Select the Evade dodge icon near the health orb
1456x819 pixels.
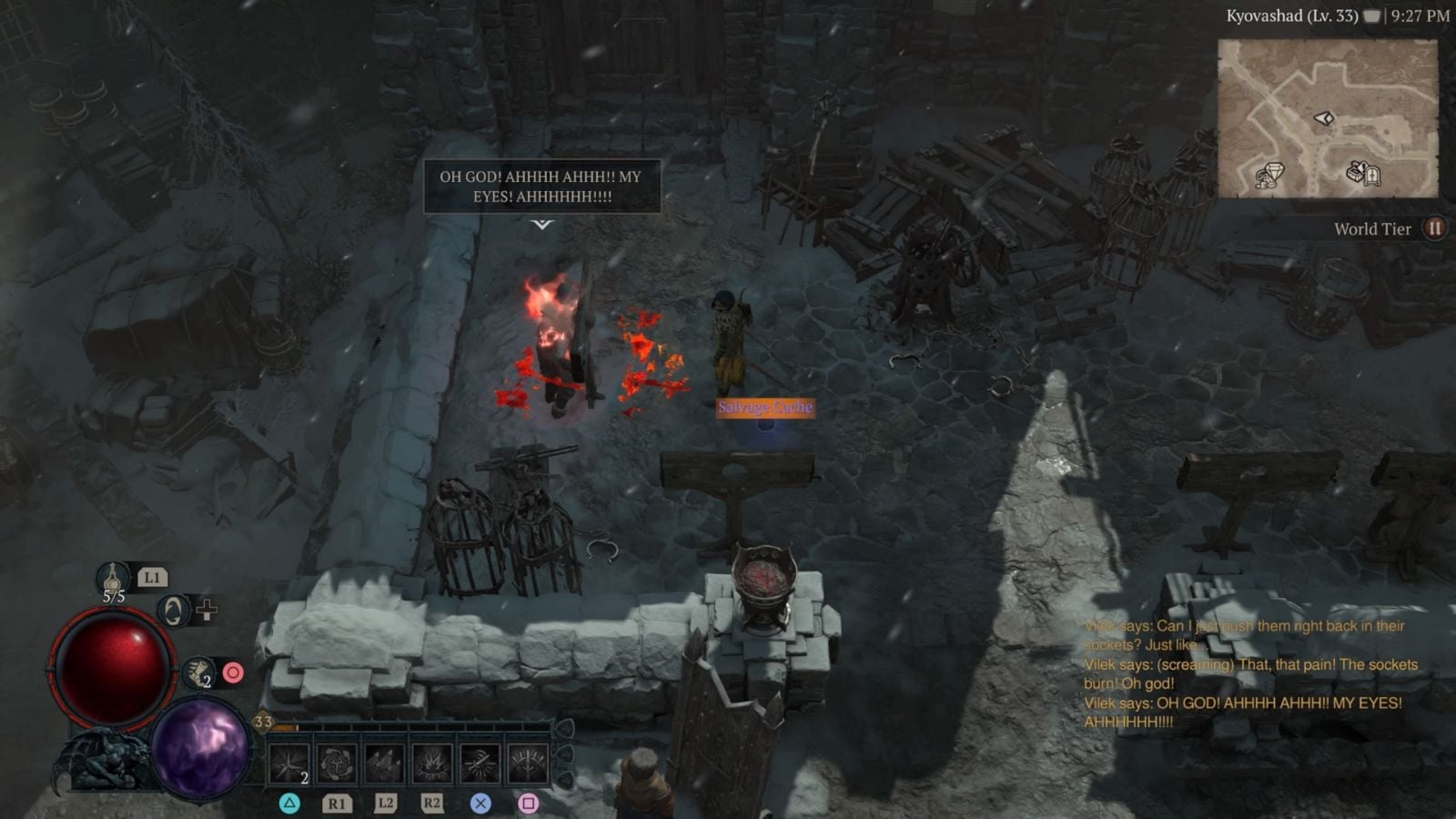[174, 612]
